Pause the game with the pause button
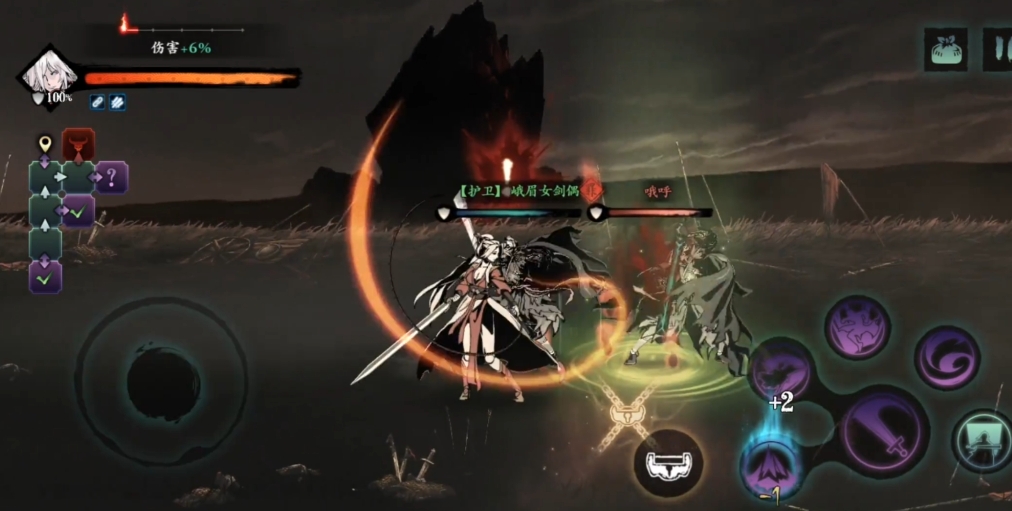 998,50
